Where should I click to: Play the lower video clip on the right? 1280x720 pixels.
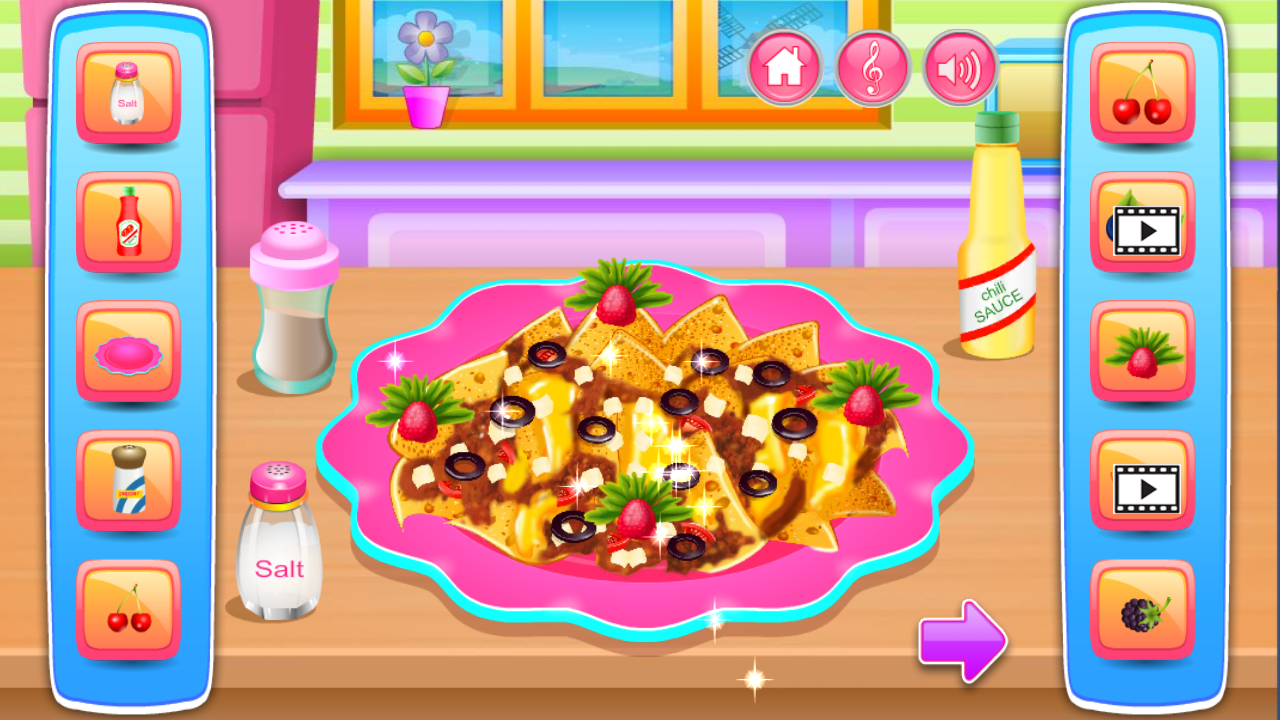tap(1142, 478)
